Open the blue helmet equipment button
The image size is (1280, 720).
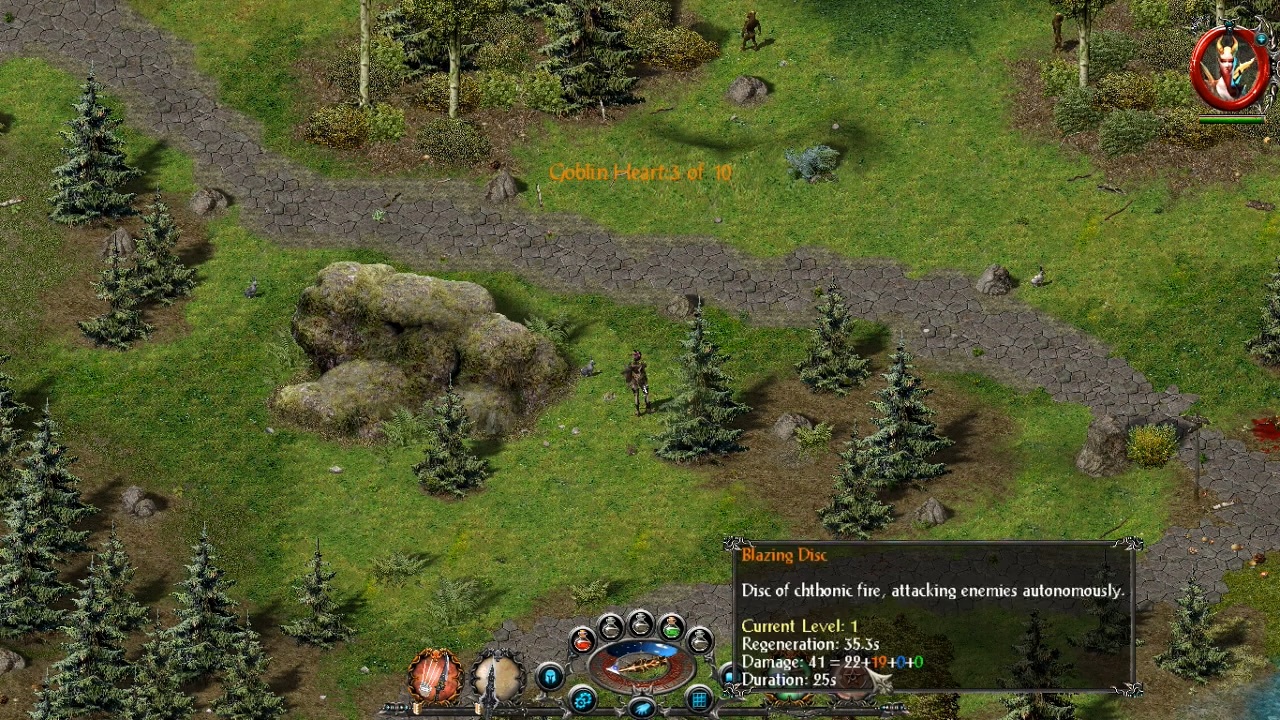pos(549,677)
